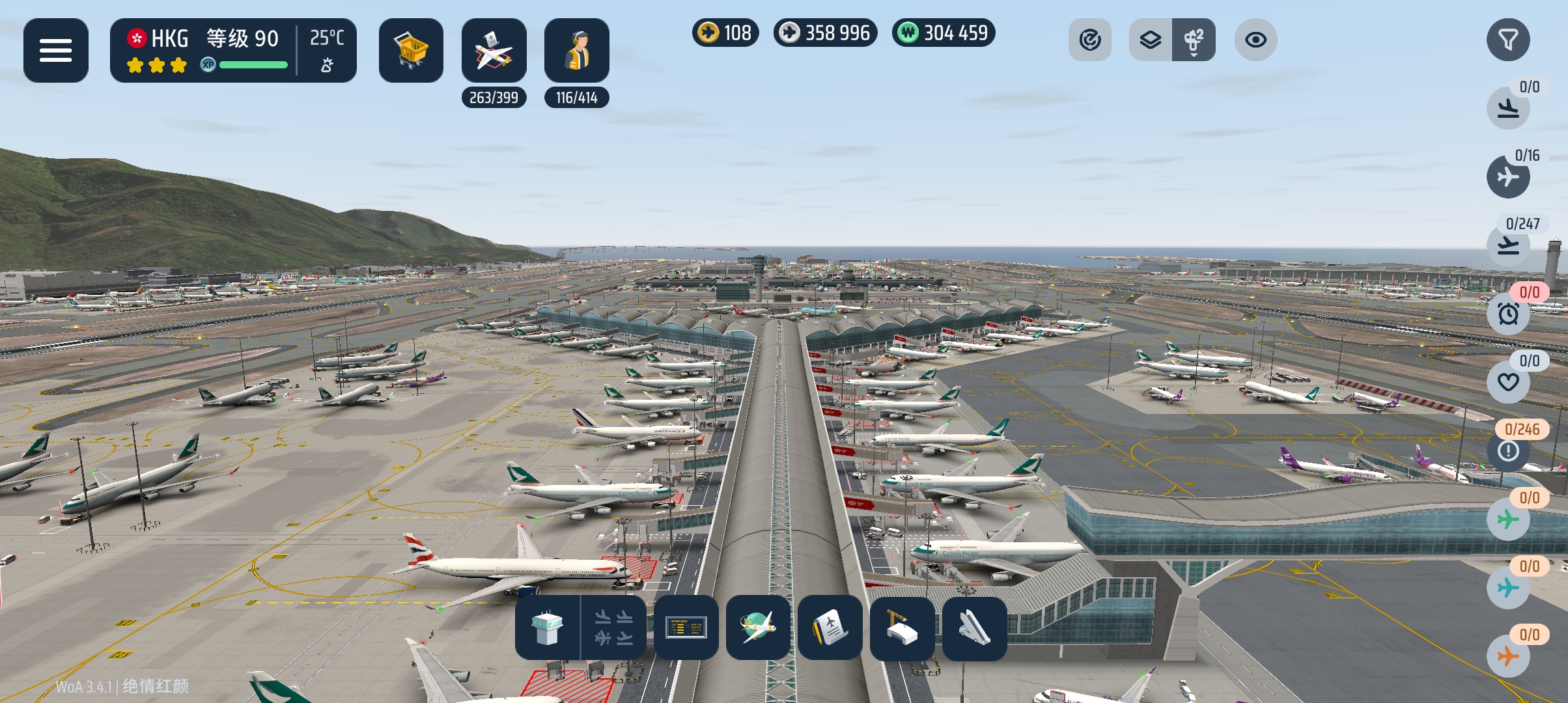Open the control tower button
This screenshot has width=1568, height=703.
click(547, 628)
